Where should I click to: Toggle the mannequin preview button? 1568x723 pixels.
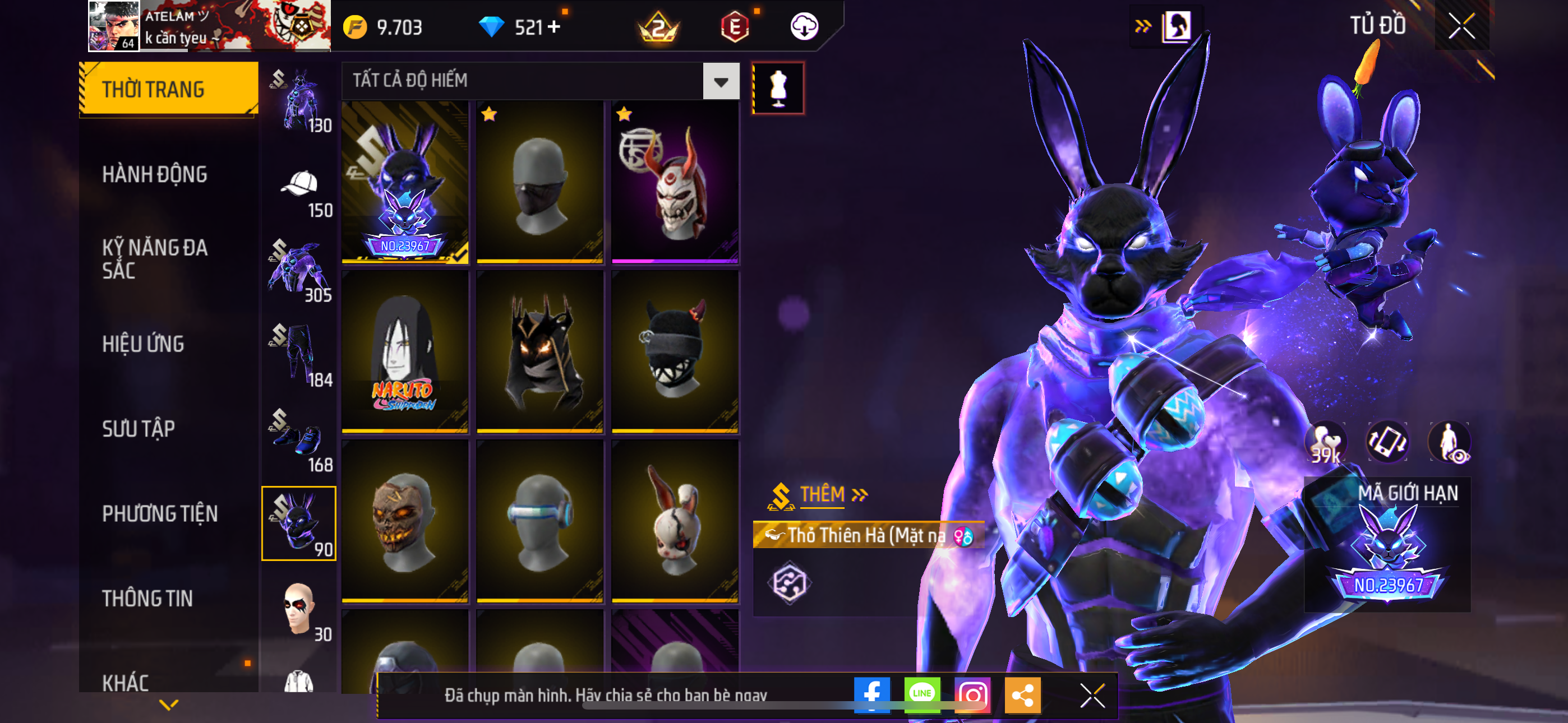pos(778,88)
